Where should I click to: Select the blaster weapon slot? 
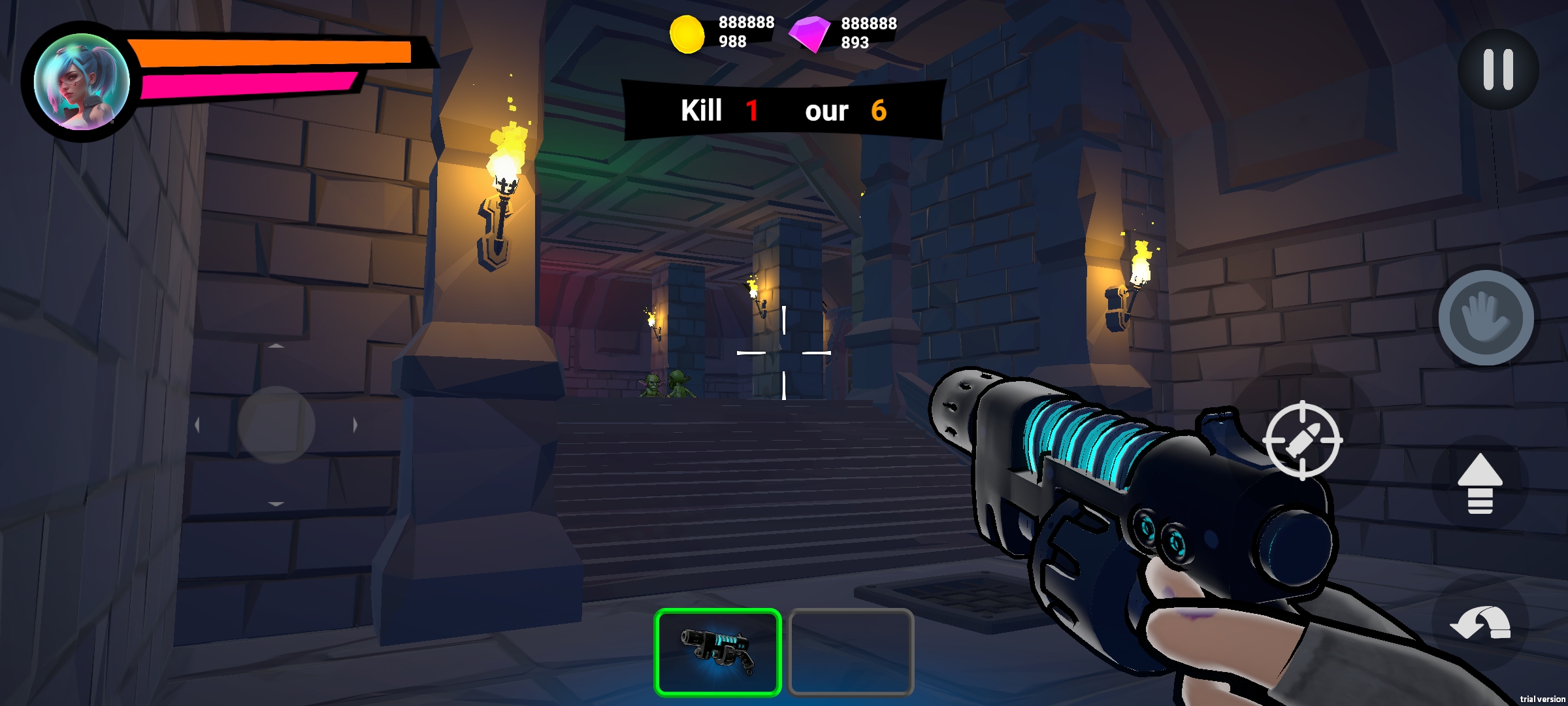coord(717,651)
